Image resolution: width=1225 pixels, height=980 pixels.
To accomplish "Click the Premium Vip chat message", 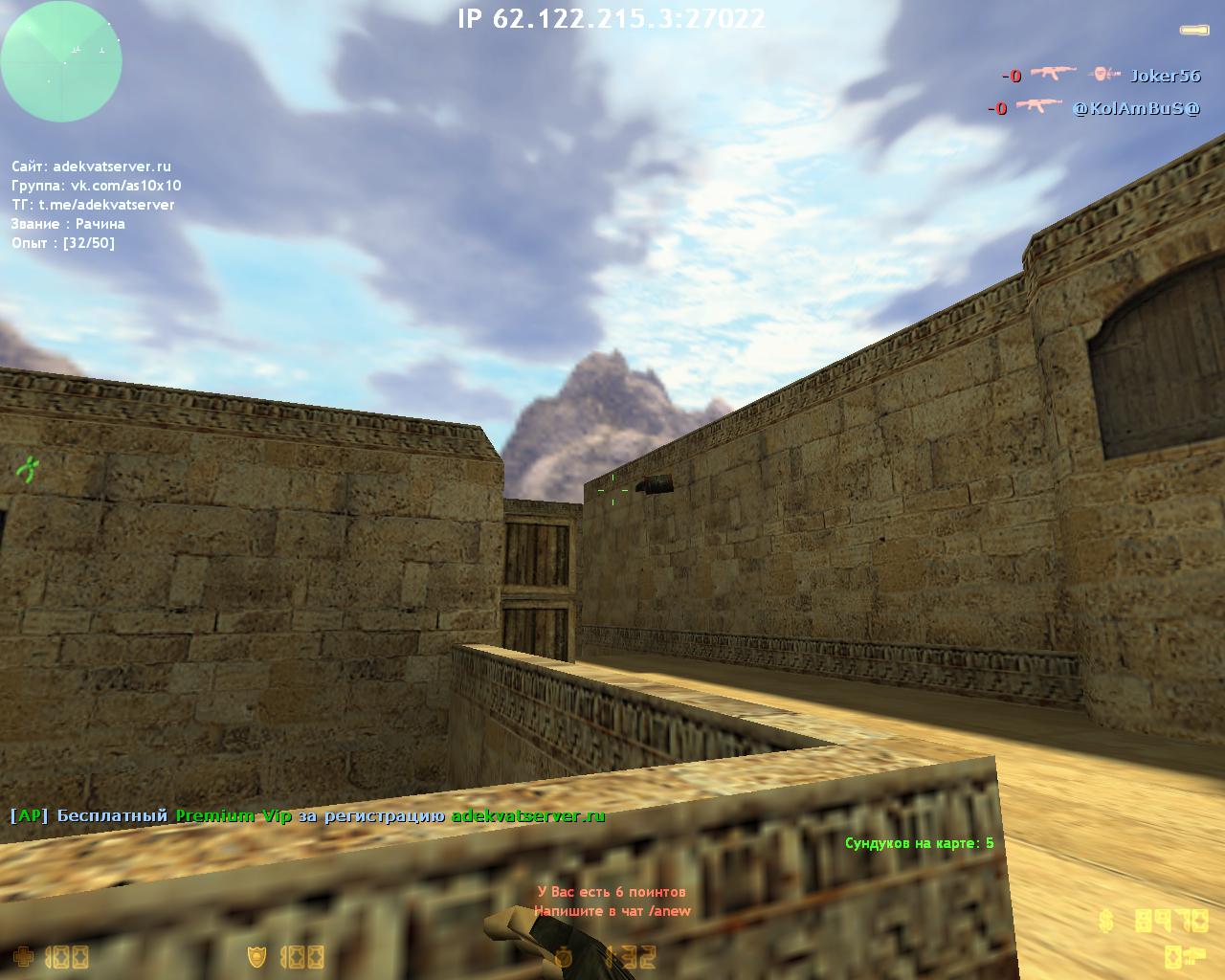I will (x=307, y=816).
